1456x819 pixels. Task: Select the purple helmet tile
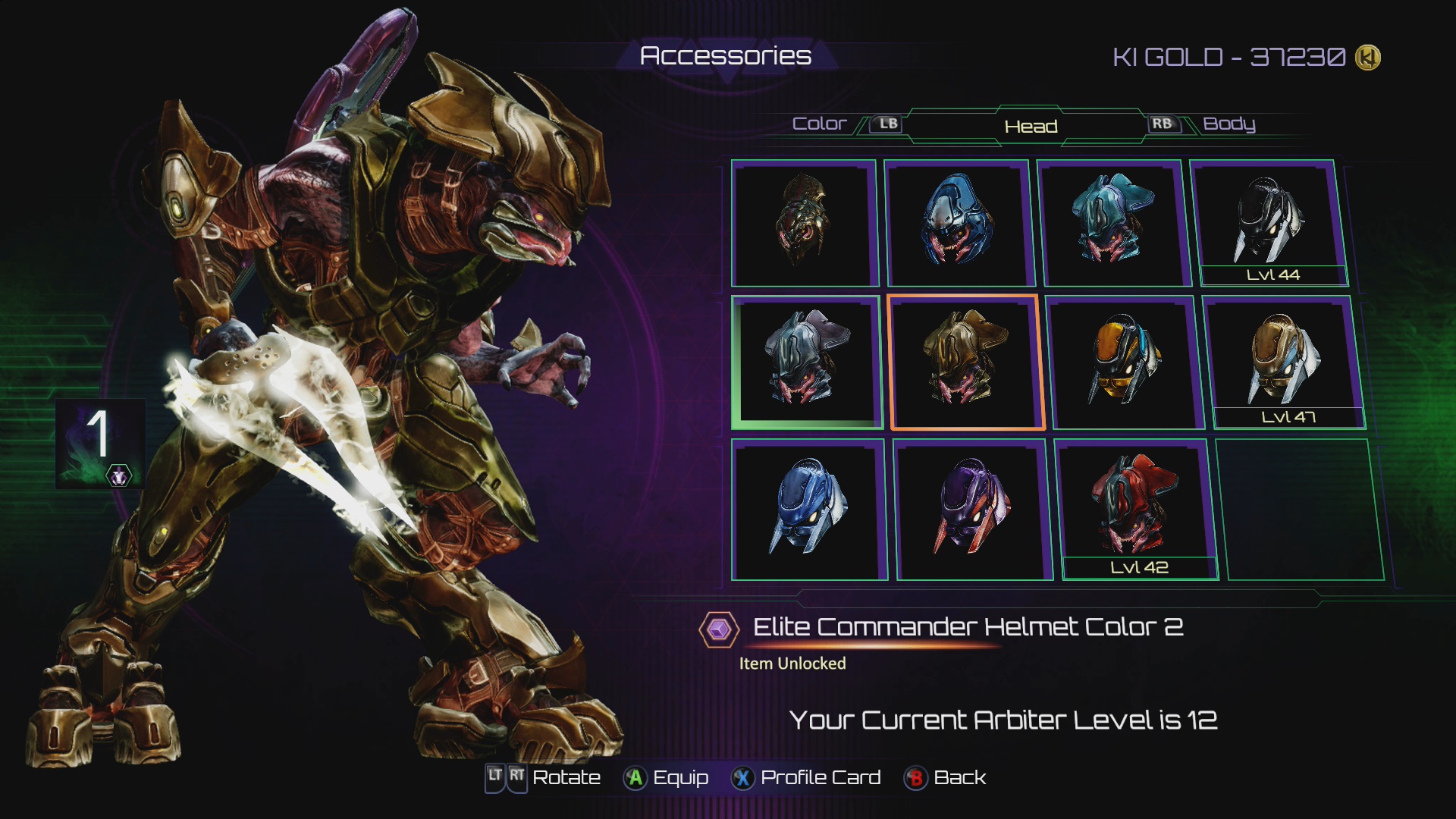point(973,509)
